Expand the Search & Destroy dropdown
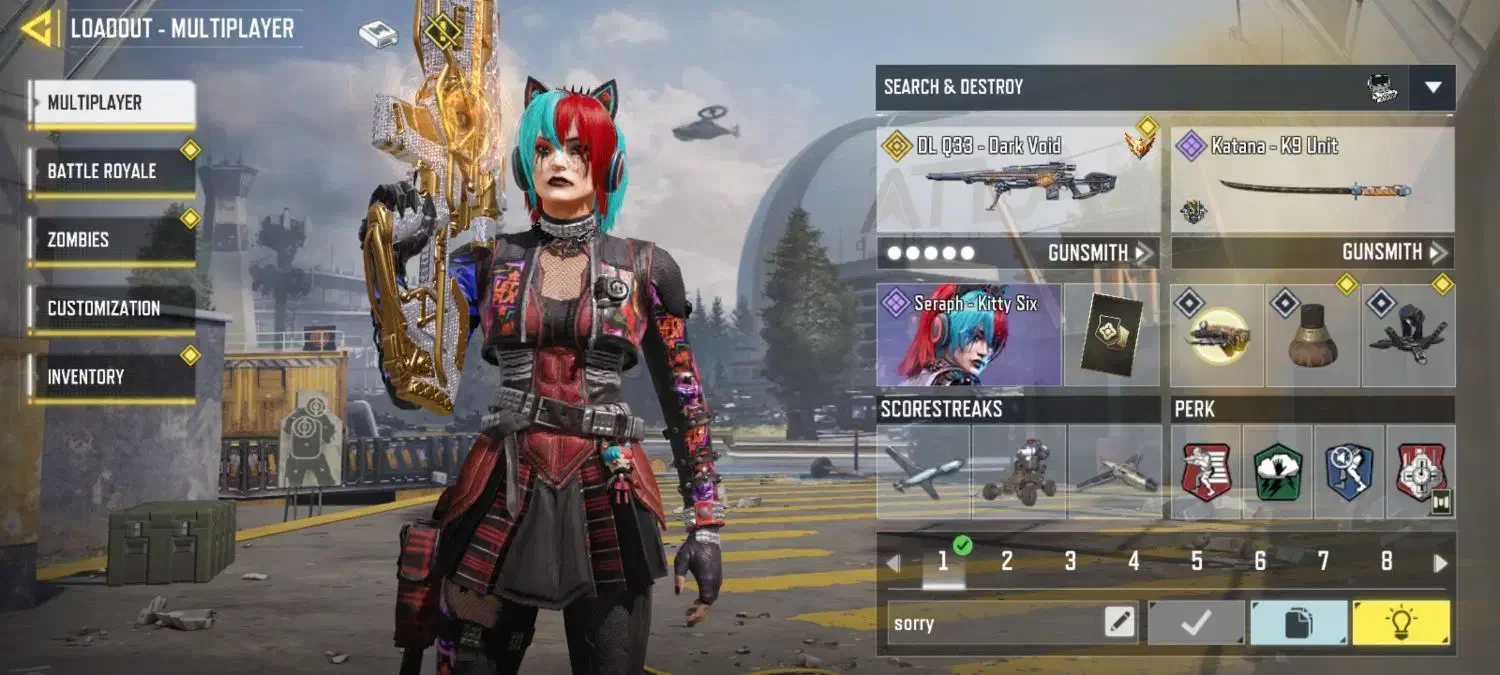 pos(1432,88)
